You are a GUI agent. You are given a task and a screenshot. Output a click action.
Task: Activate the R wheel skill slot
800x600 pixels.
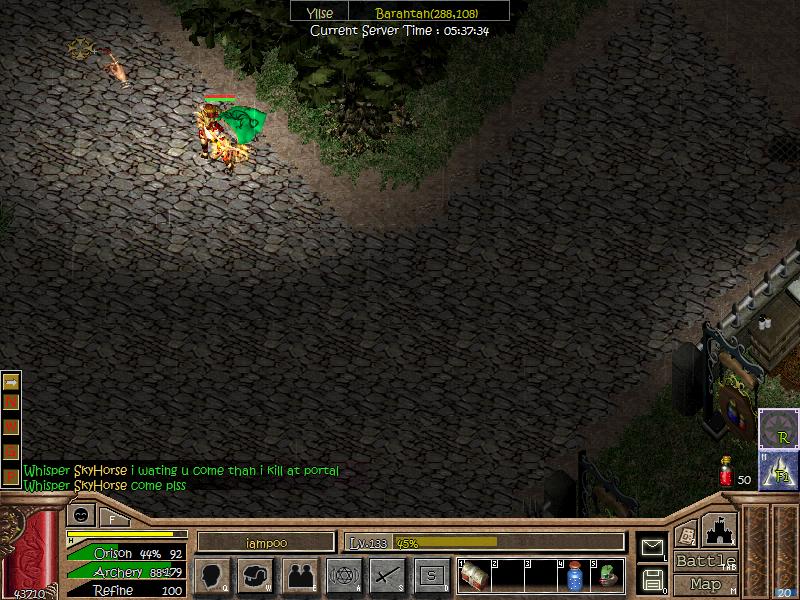click(778, 431)
